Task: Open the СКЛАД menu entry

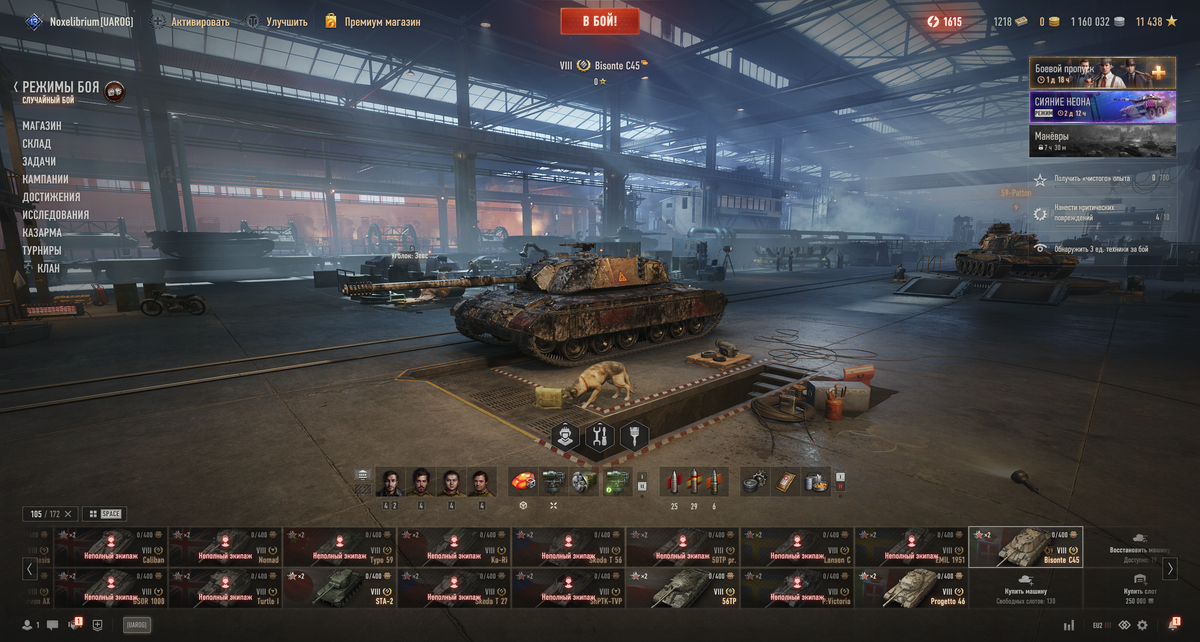Action: click(37, 144)
